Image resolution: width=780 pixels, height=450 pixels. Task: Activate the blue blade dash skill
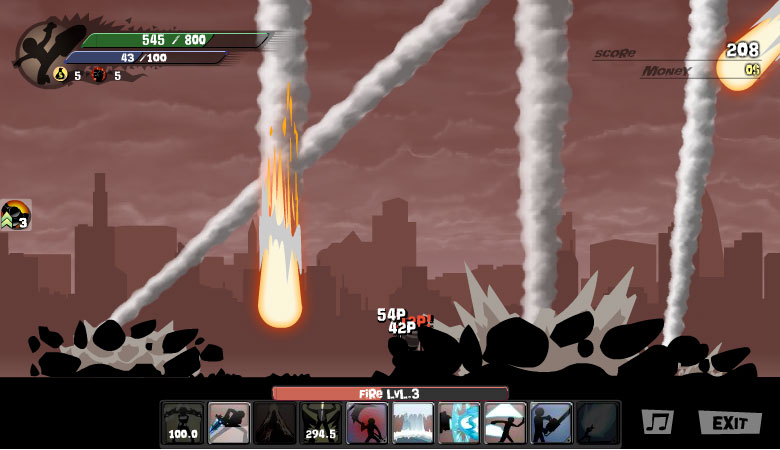[x=228, y=423]
